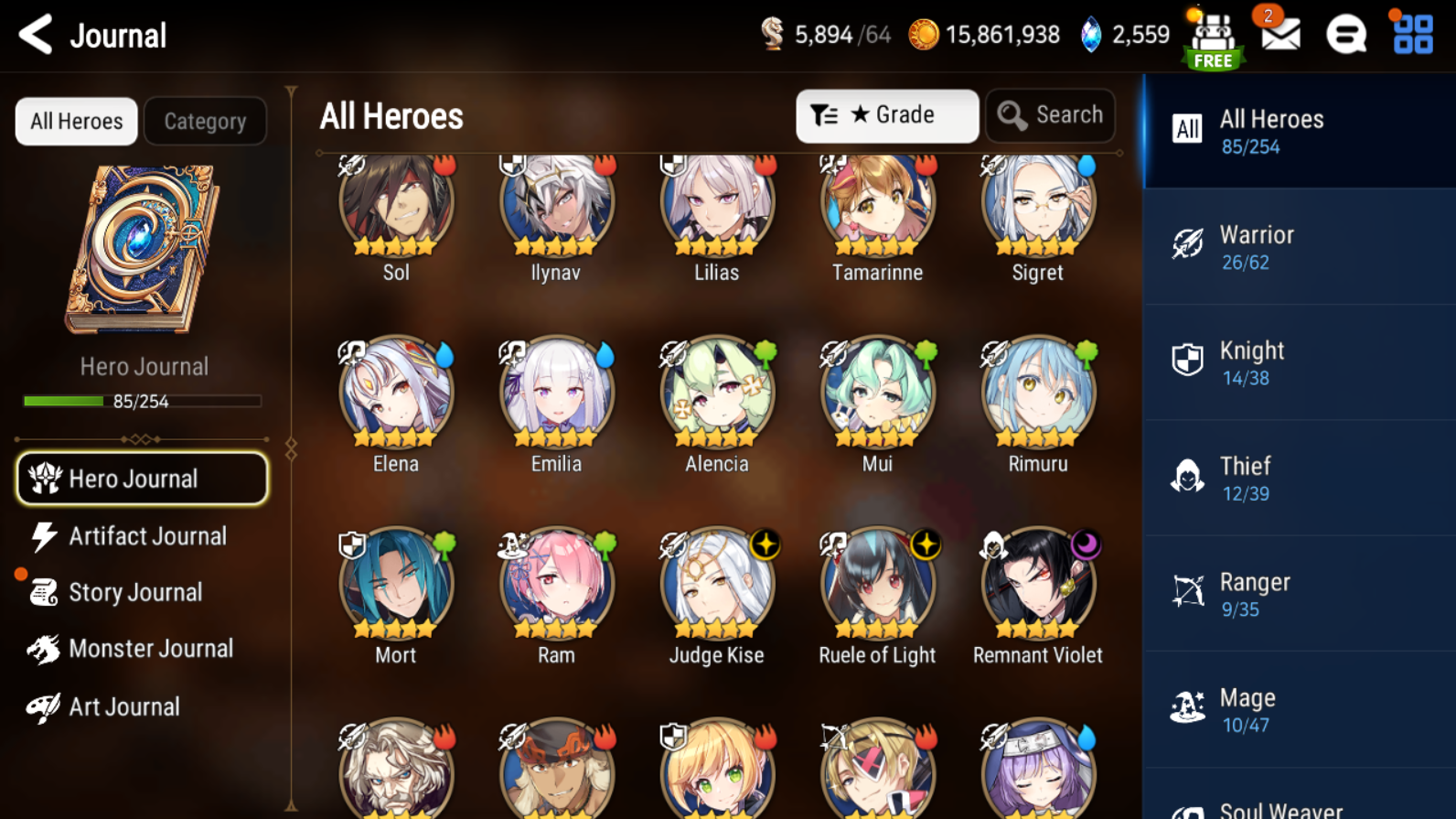Viewport: 1456px width, 819px height.
Task: Click the 85/254 hero progress bar
Action: (x=141, y=400)
